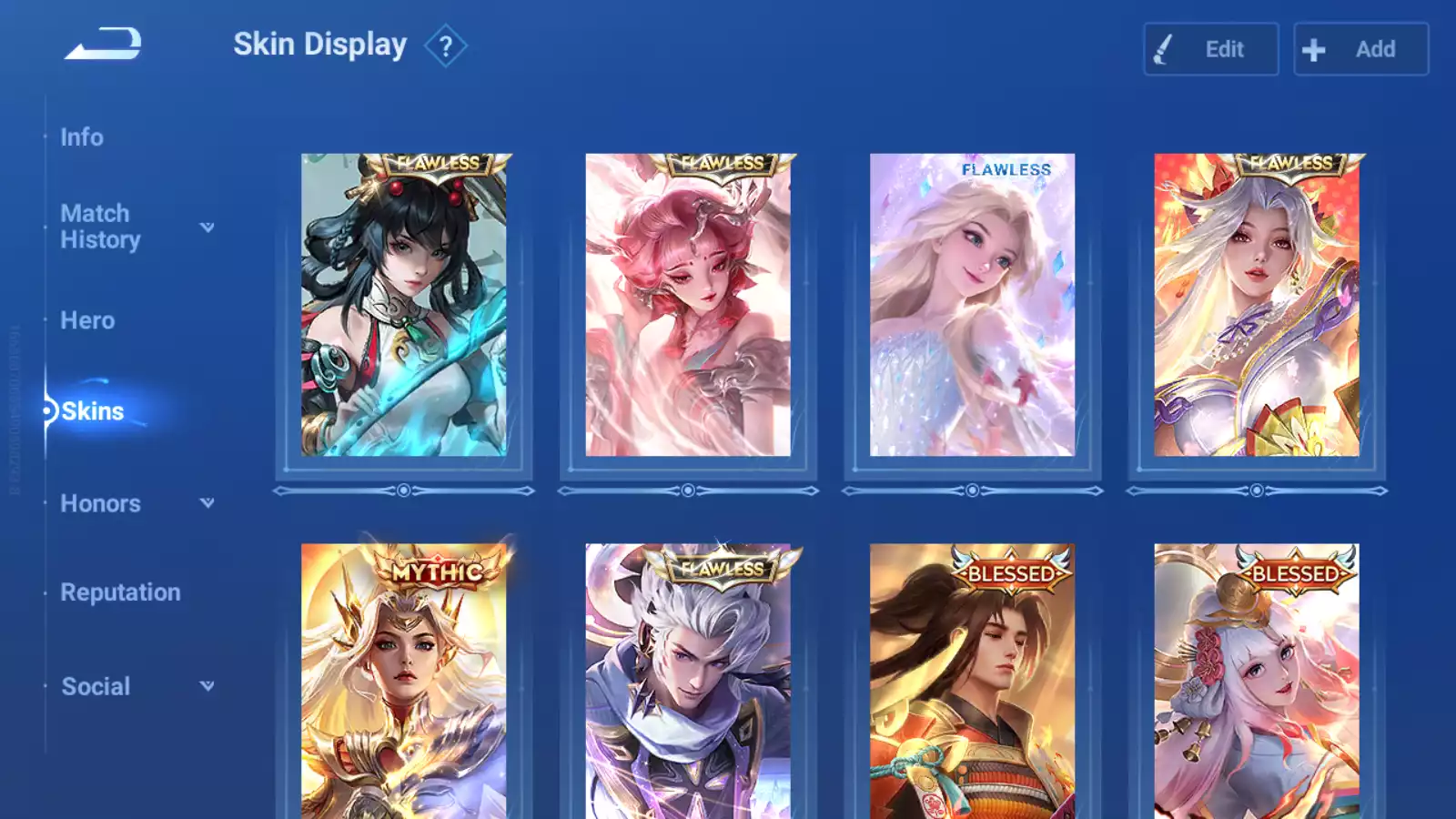
Task: Go to the Reputation tab
Action: tap(120, 592)
